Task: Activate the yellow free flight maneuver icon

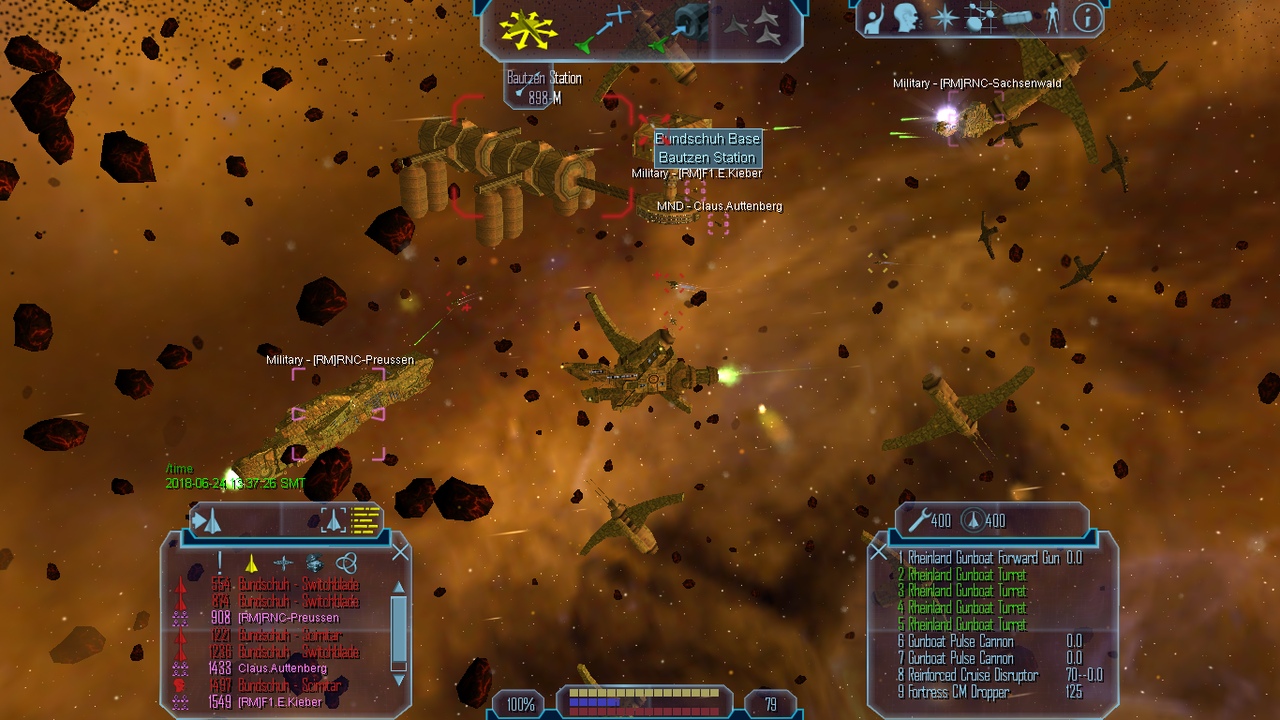Action: (x=529, y=30)
